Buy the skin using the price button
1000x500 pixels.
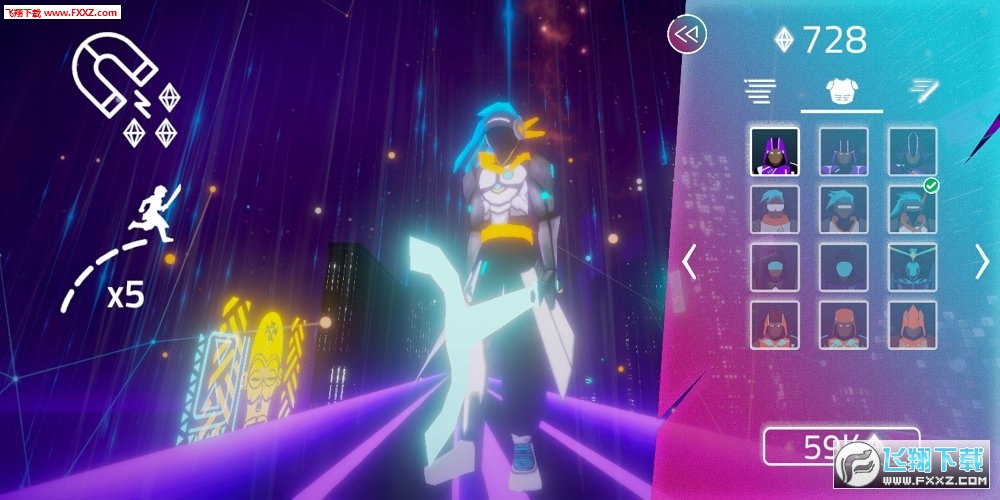pos(840,447)
